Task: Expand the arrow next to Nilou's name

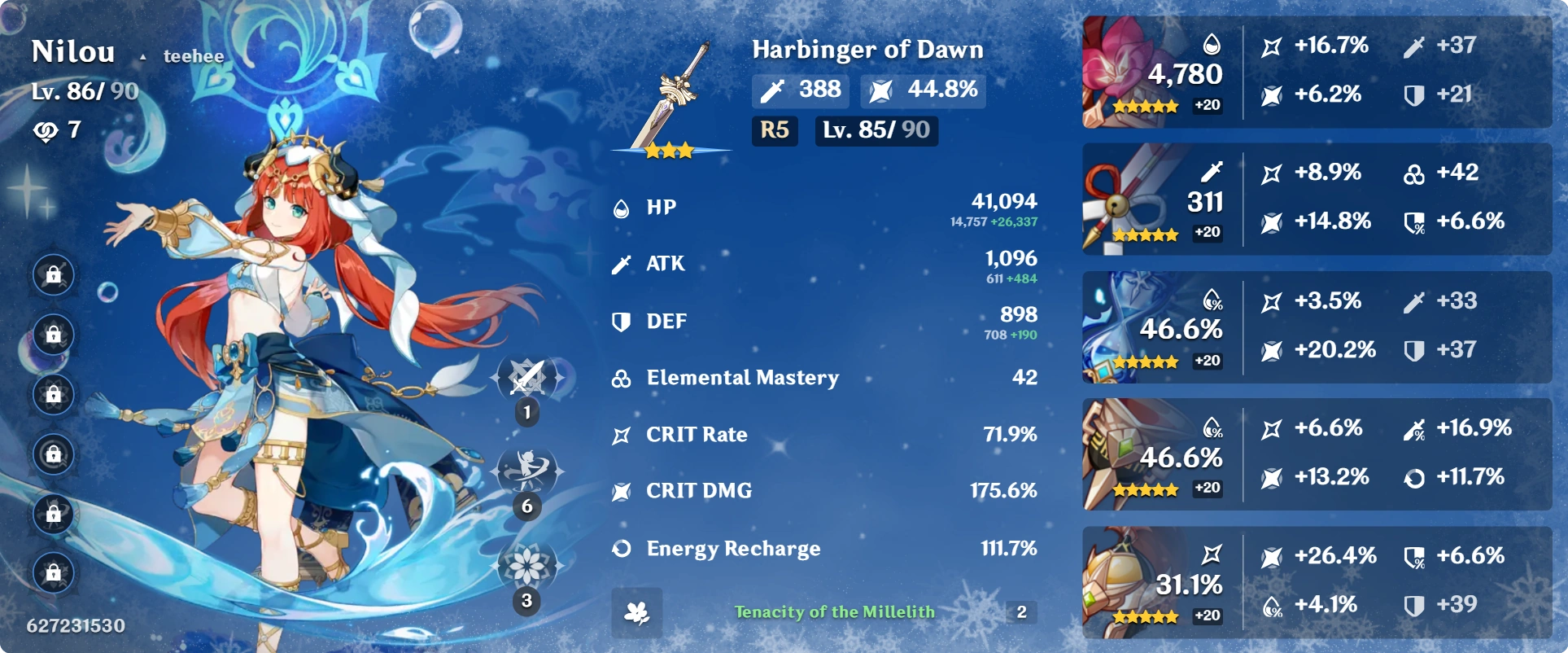Action: tap(143, 57)
